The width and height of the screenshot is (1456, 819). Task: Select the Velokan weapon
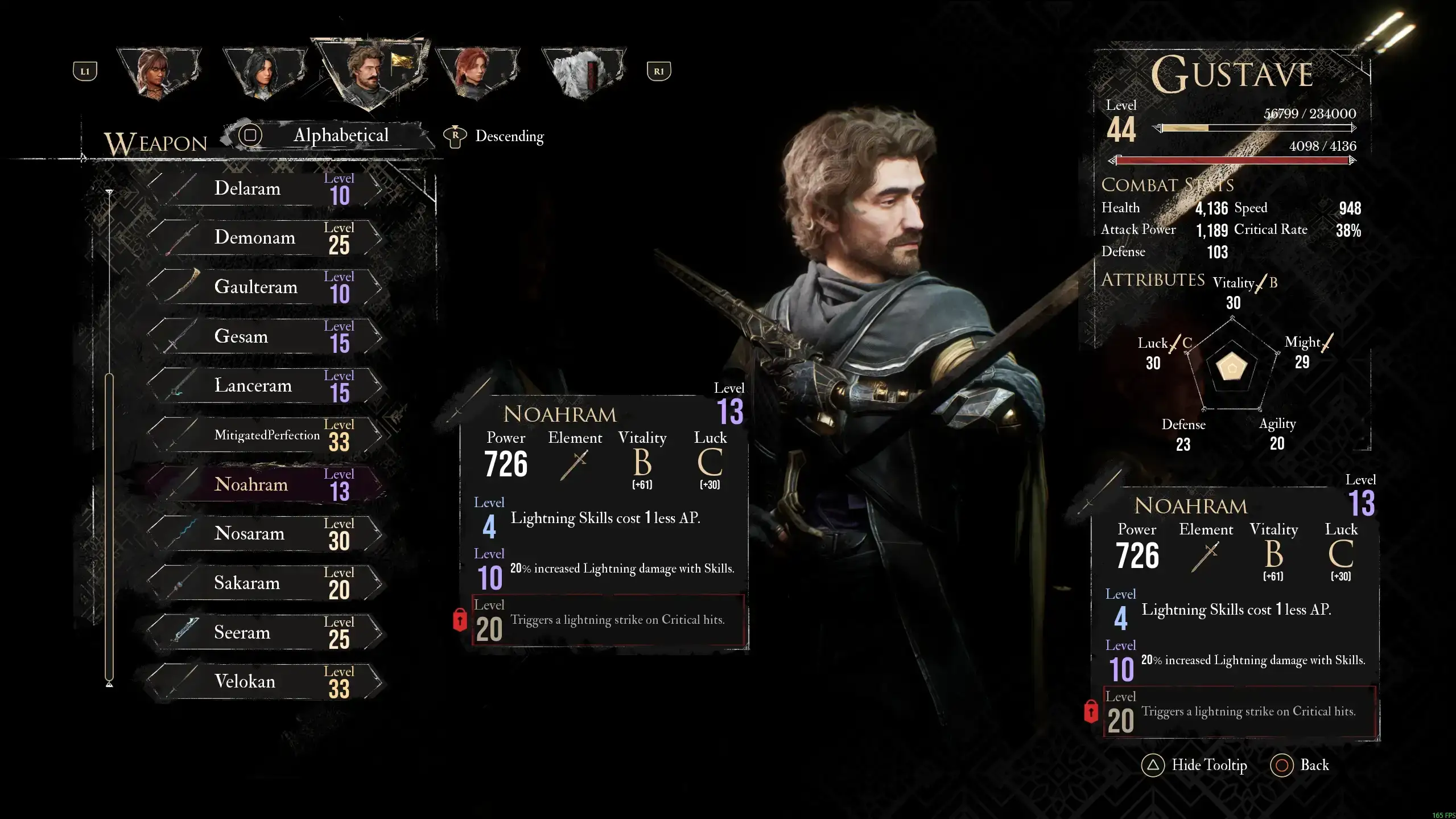pyautogui.click(x=265, y=682)
